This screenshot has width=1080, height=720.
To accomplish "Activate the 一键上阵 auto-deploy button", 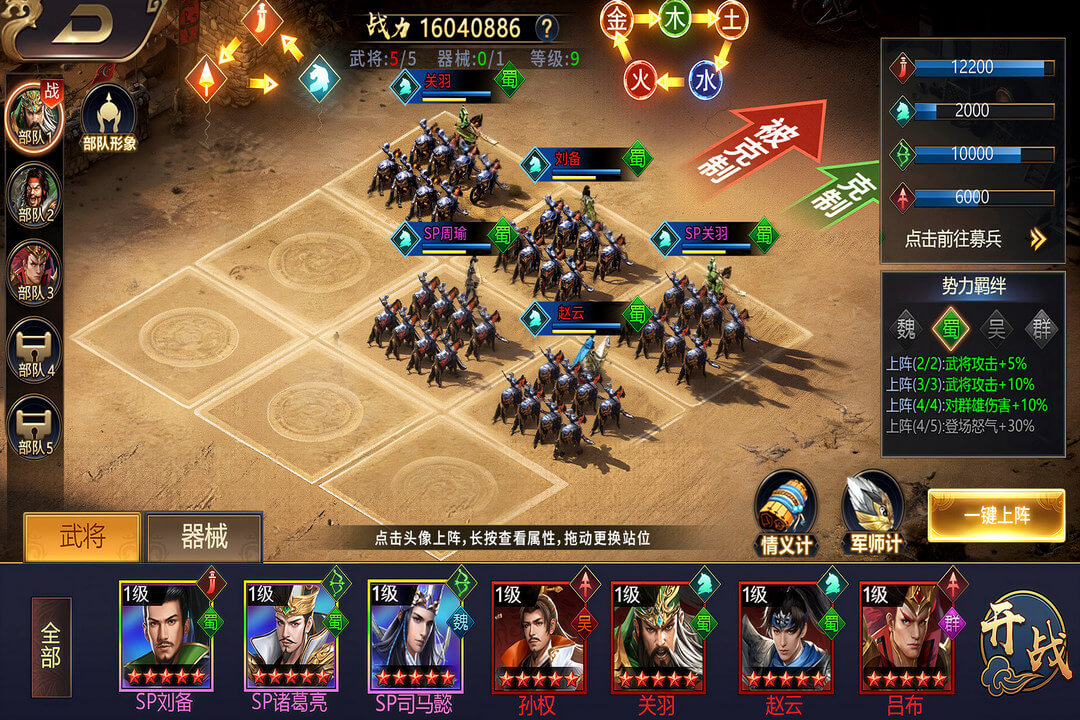I will (996, 516).
